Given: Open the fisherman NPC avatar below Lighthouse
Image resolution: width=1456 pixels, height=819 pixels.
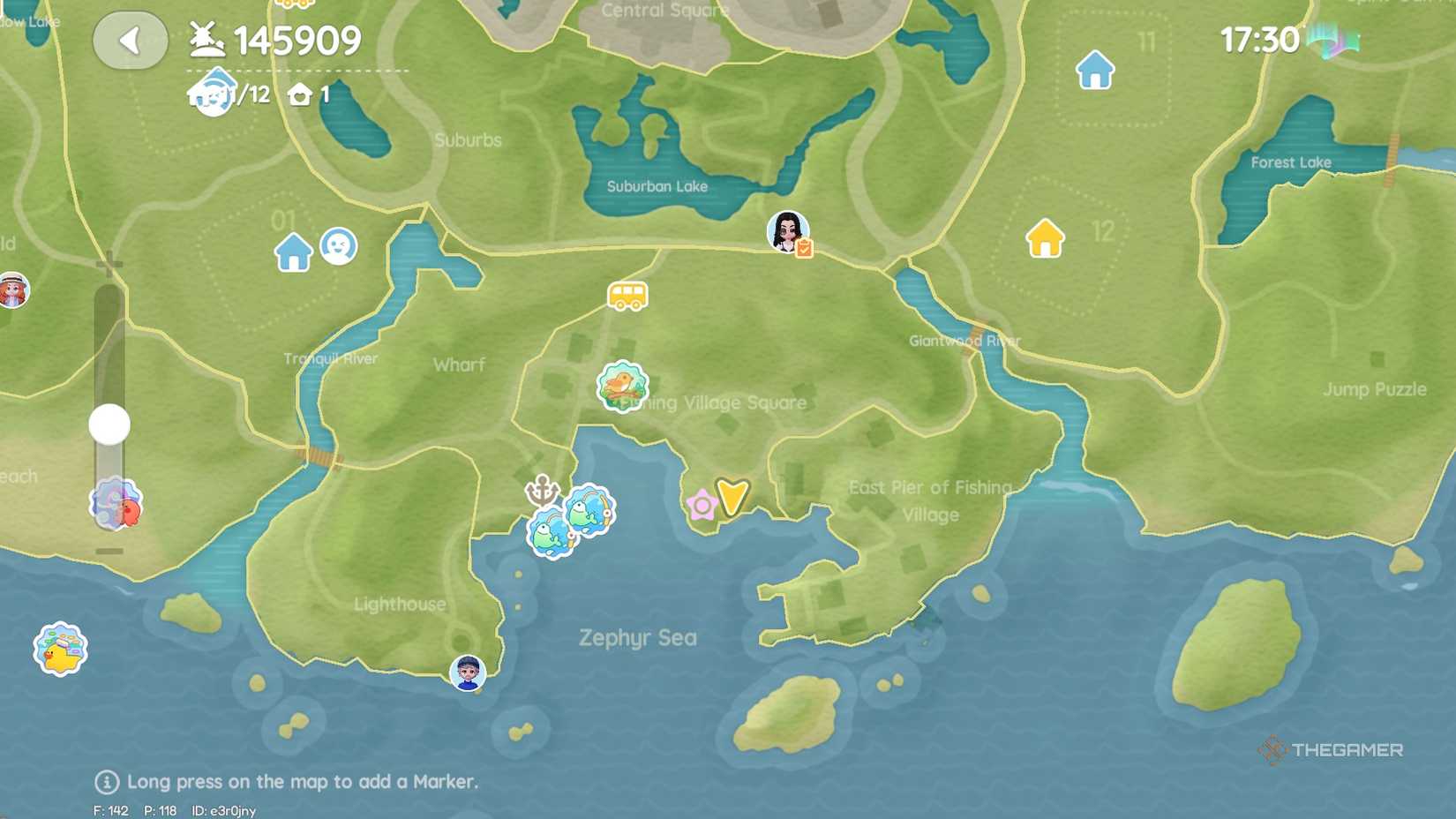Looking at the screenshot, I should pos(468,672).
